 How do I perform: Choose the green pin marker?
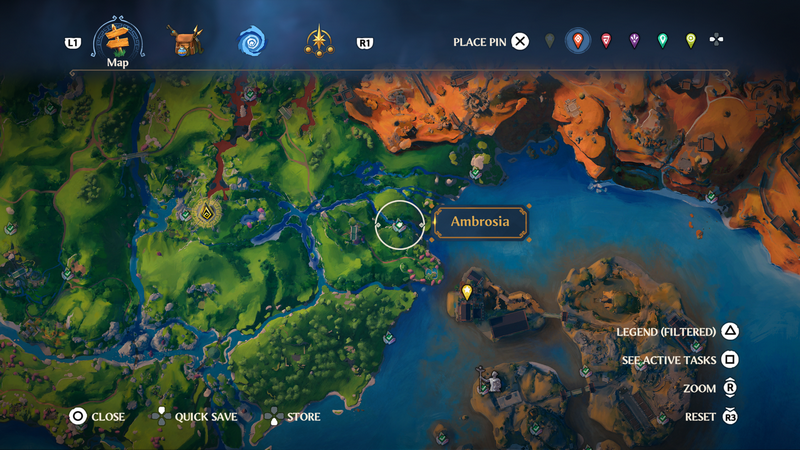(x=662, y=41)
